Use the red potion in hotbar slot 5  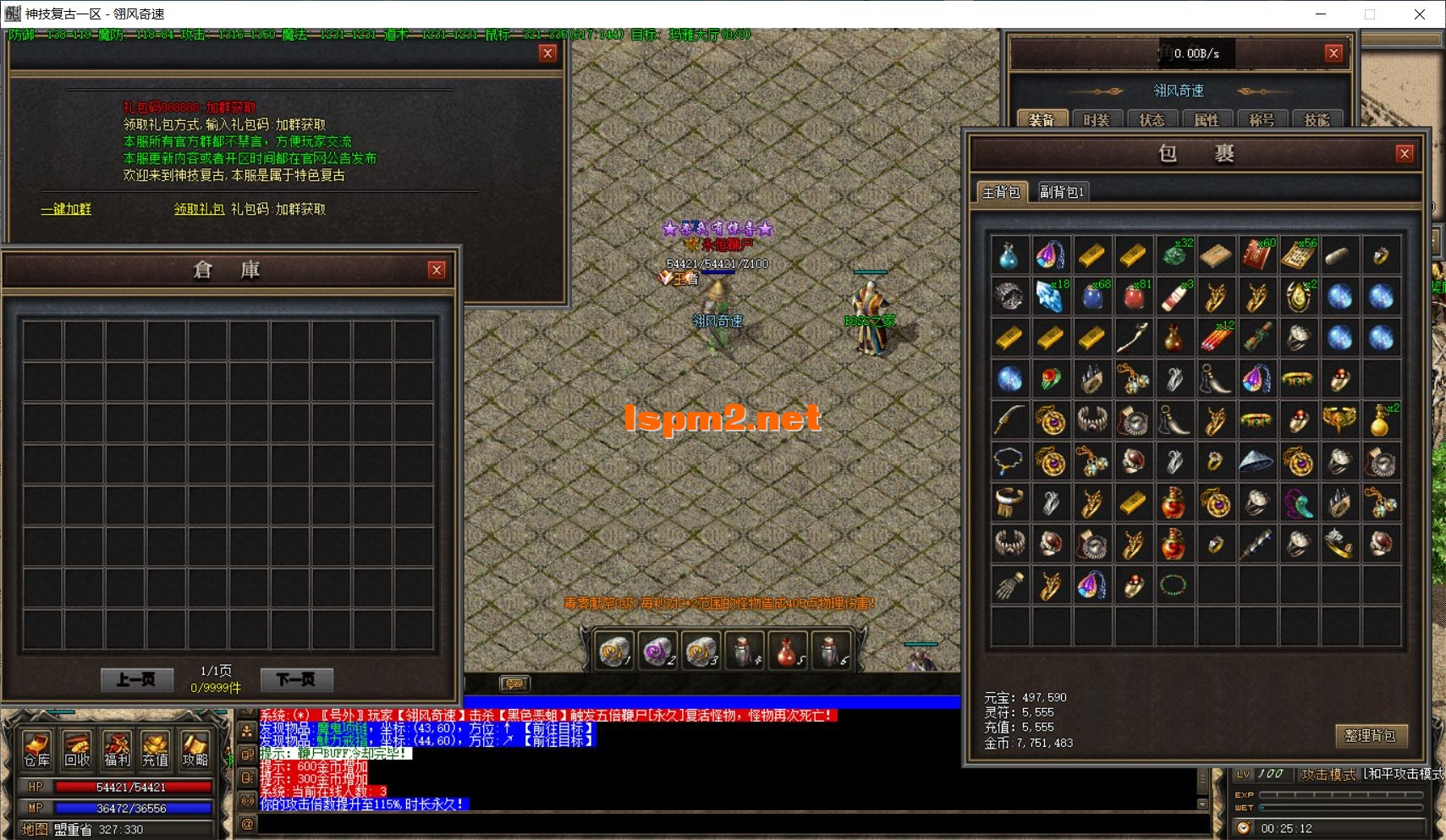pyautogui.click(x=788, y=651)
